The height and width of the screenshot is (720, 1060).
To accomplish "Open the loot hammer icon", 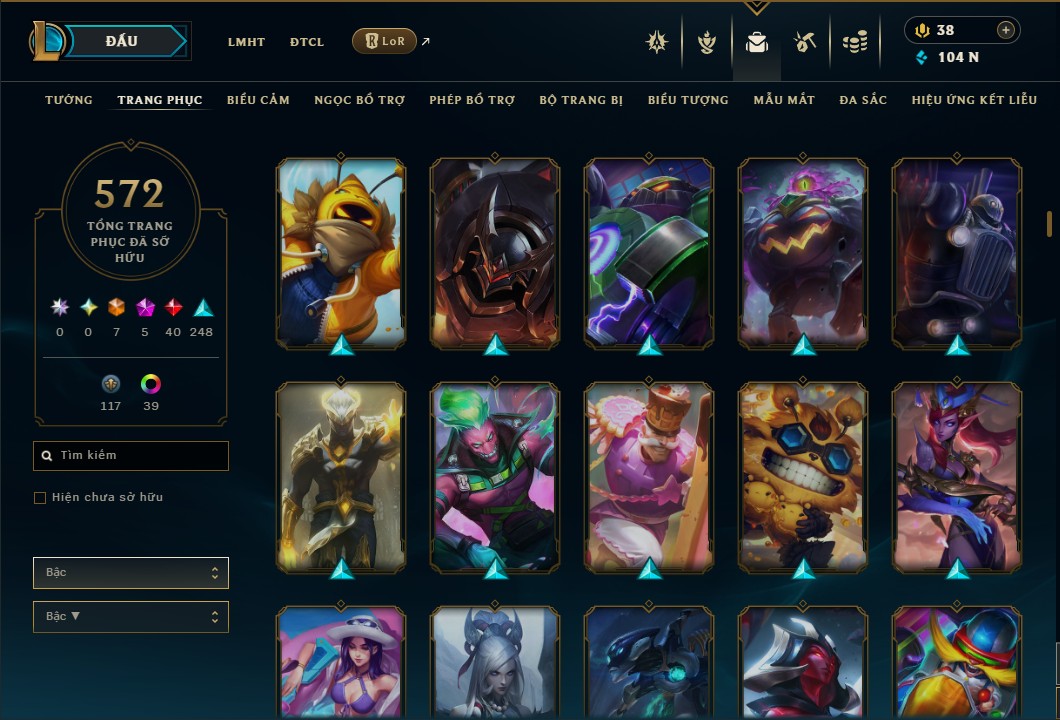I will point(805,42).
